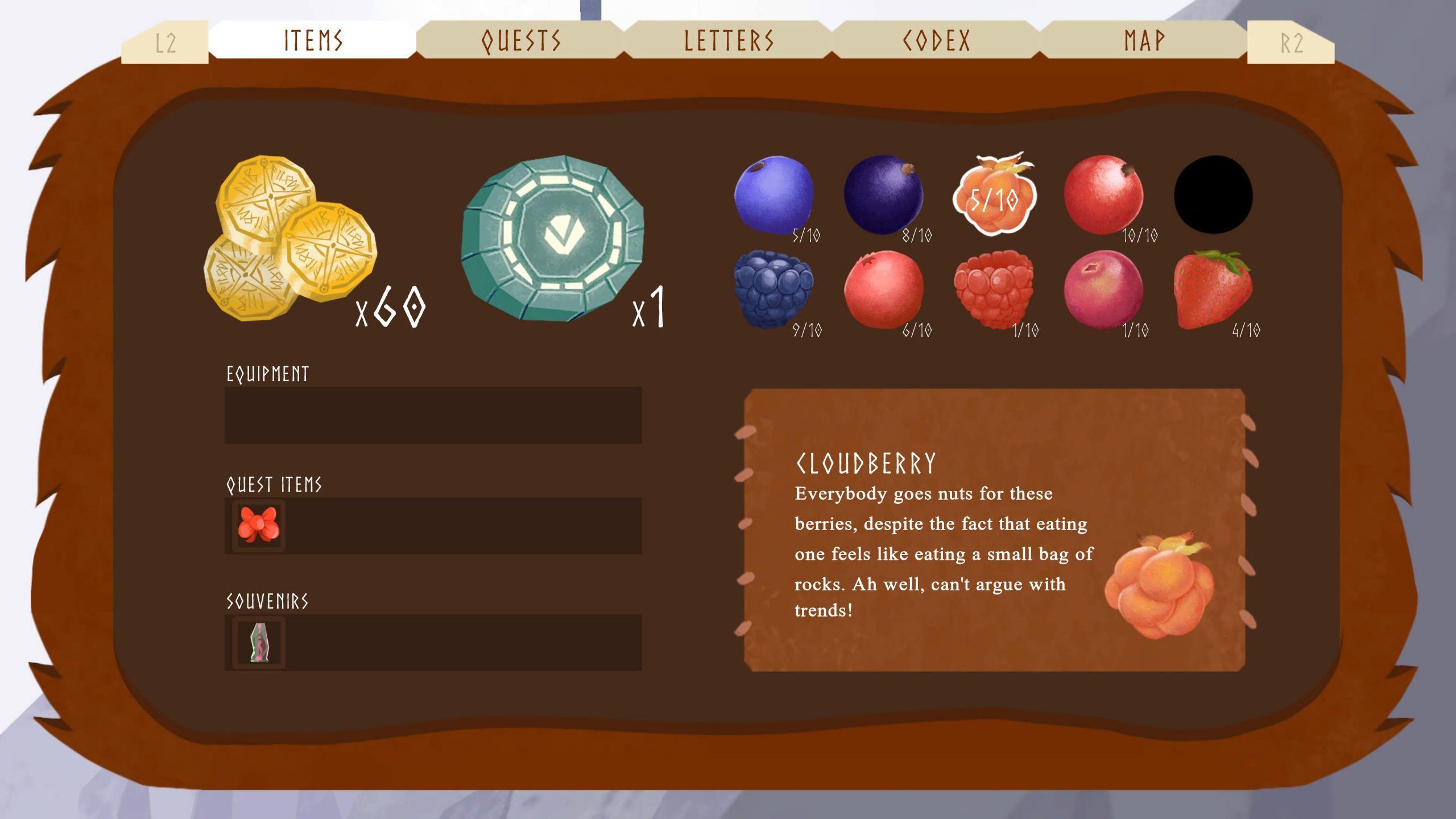
Task: Show the Codex tab
Action: (x=936, y=40)
